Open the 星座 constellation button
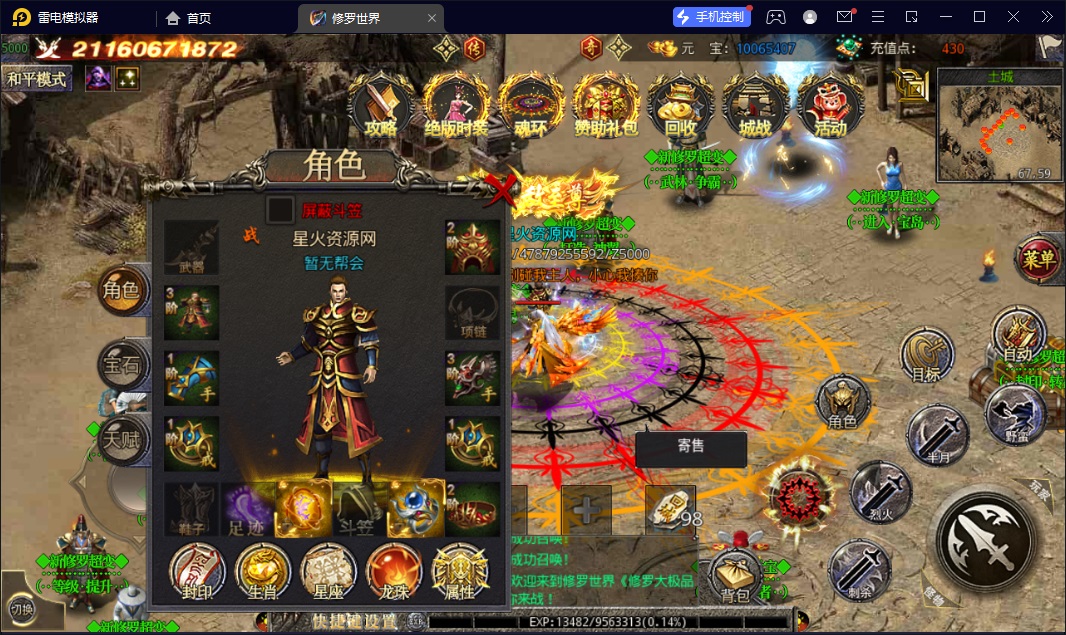 [329, 572]
